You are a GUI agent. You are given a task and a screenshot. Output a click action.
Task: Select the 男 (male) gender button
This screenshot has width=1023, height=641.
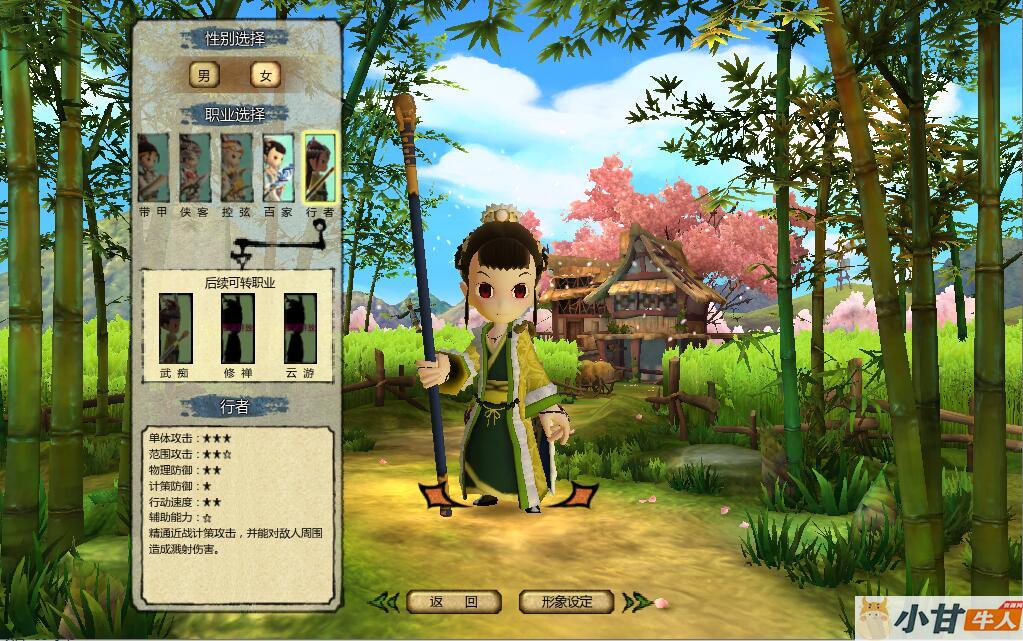[204, 75]
